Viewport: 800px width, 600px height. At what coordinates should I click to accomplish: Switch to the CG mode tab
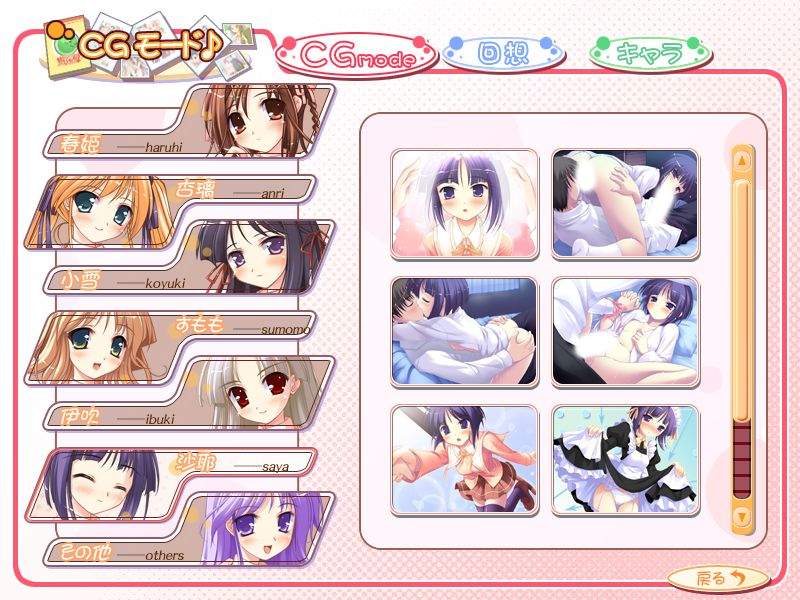point(357,58)
